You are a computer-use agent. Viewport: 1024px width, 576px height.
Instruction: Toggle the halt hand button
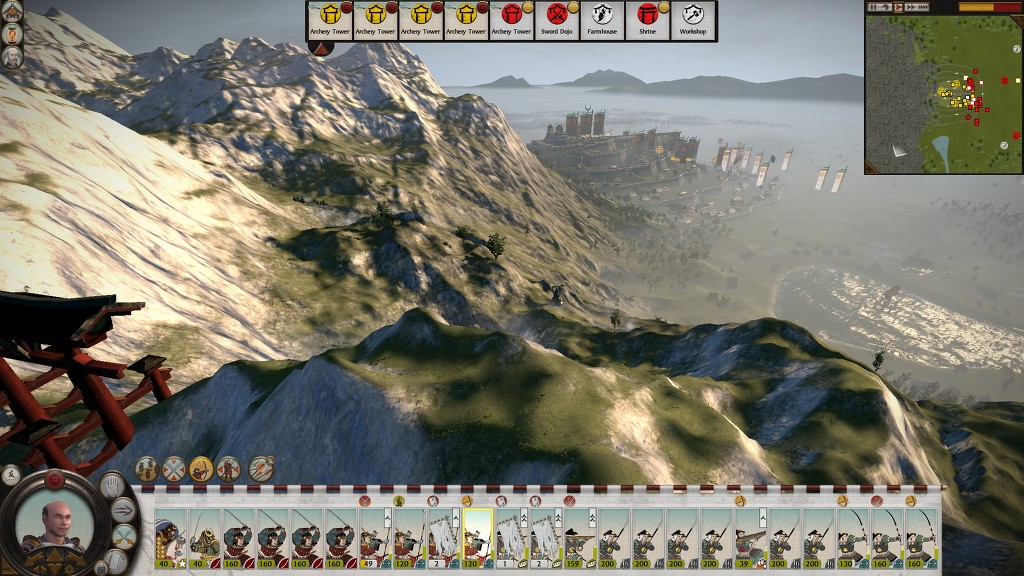[x=112, y=486]
